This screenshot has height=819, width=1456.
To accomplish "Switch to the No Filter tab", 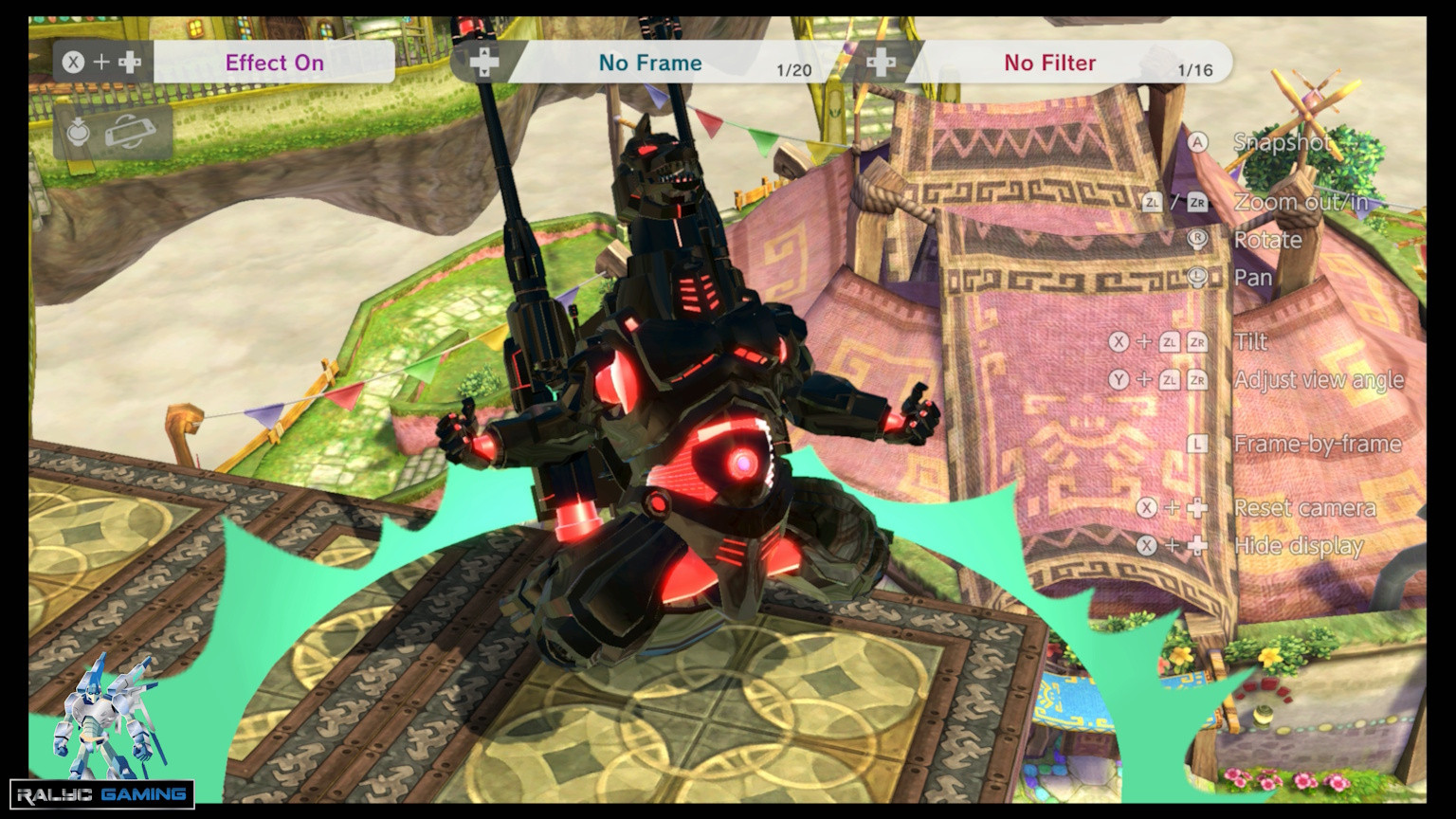I will (x=1049, y=63).
